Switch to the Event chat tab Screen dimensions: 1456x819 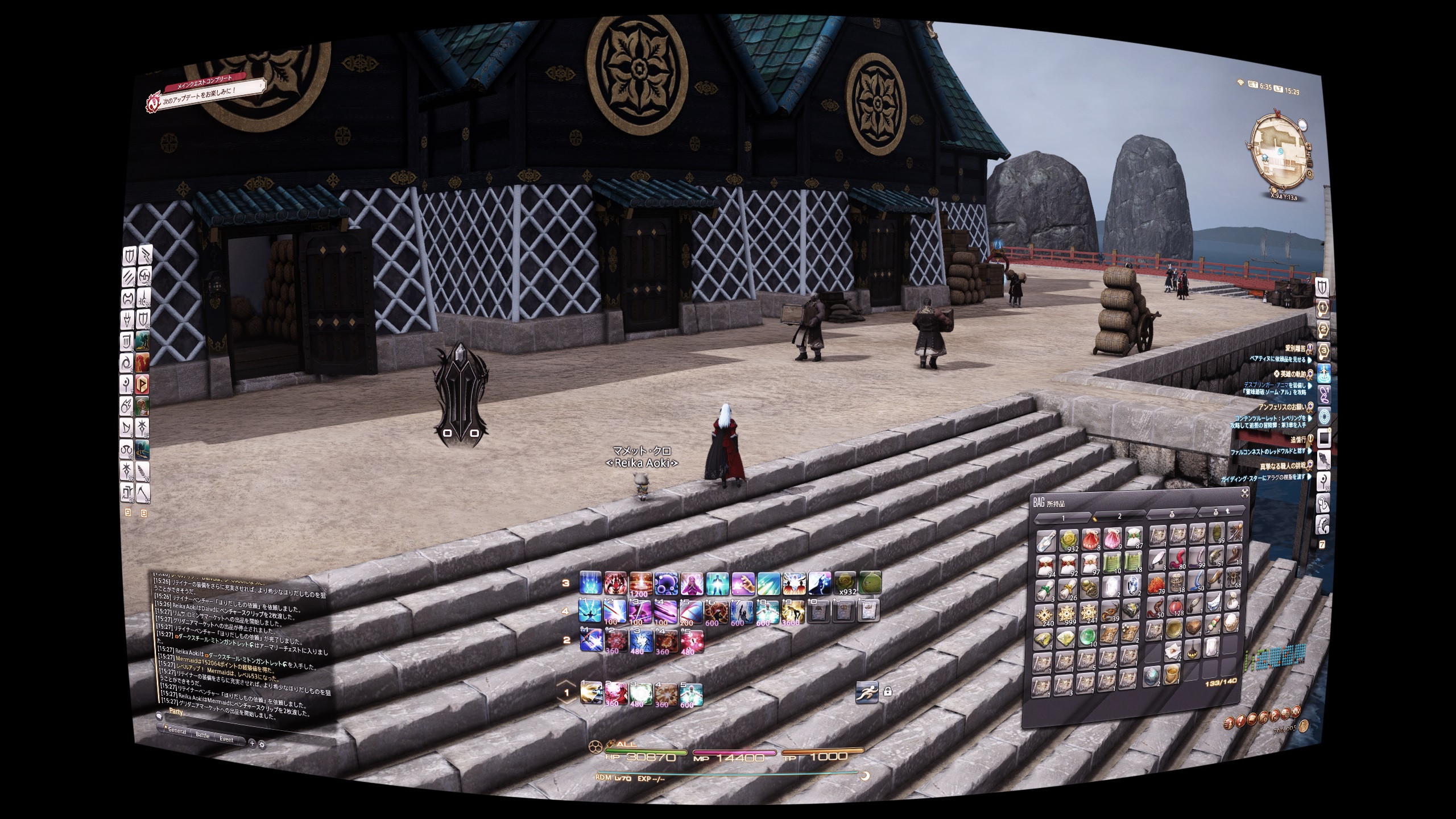click(226, 739)
